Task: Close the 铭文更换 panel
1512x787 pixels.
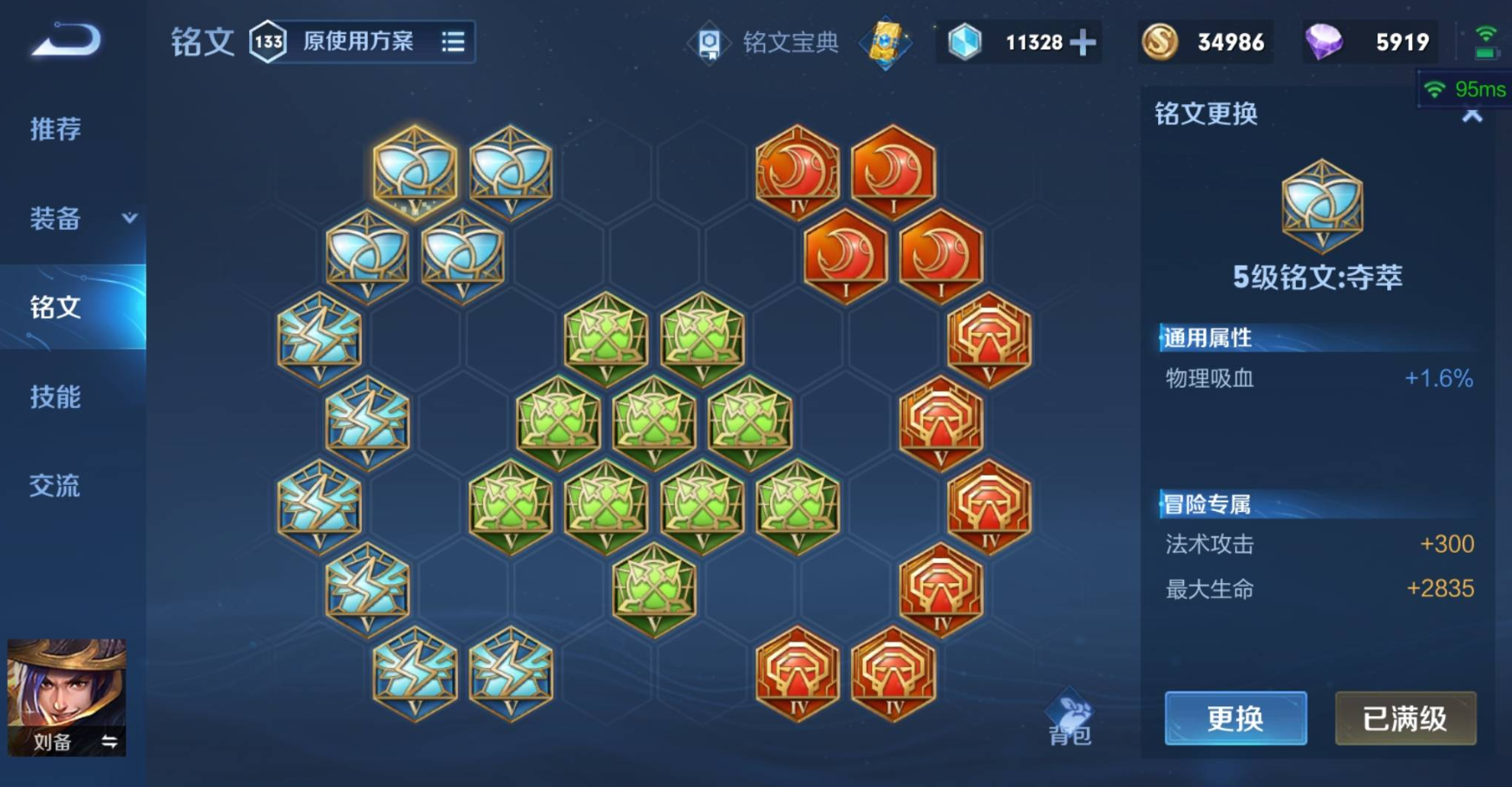Action: pyautogui.click(x=1472, y=115)
